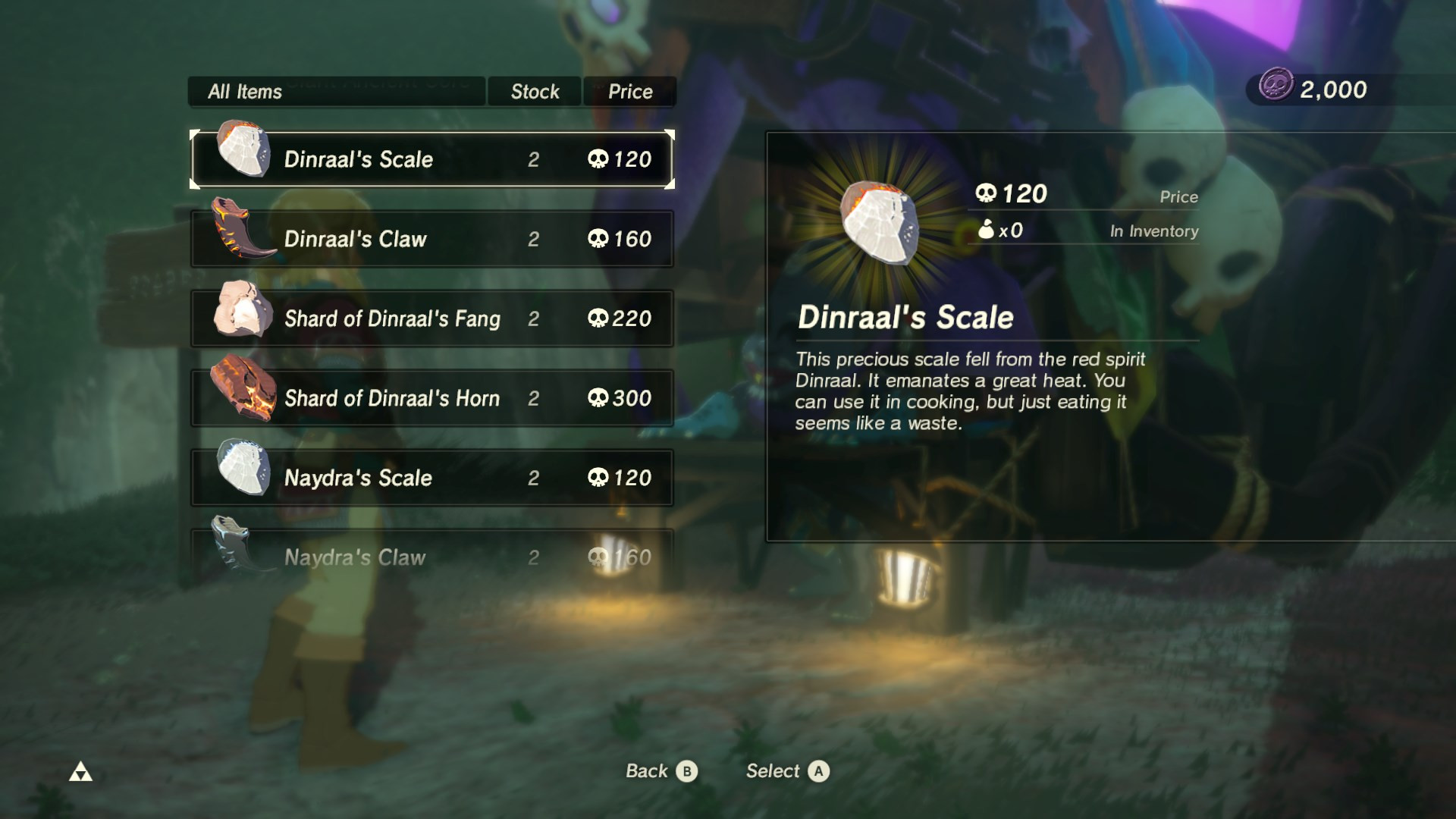Click the skull icon next to 300

pyautogui.click(x=600, y=398)
